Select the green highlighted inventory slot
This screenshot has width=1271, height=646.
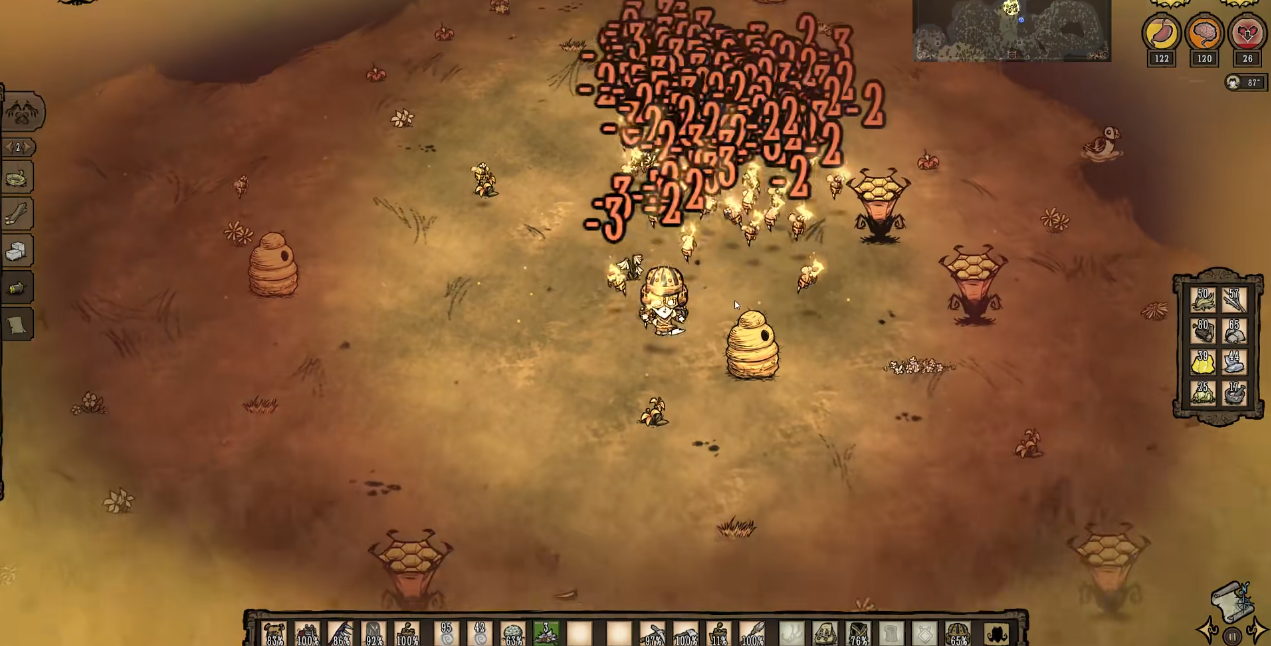pyautogui.click(x=546, y=633)
